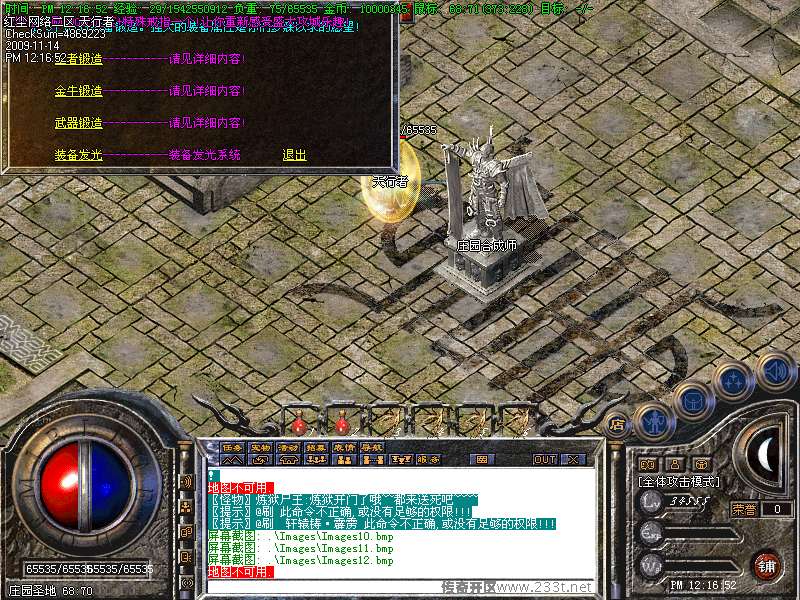This screenshot has width=800, height=600.
Task: Click the OUT button on chat bar
Action: pos(544,460)
